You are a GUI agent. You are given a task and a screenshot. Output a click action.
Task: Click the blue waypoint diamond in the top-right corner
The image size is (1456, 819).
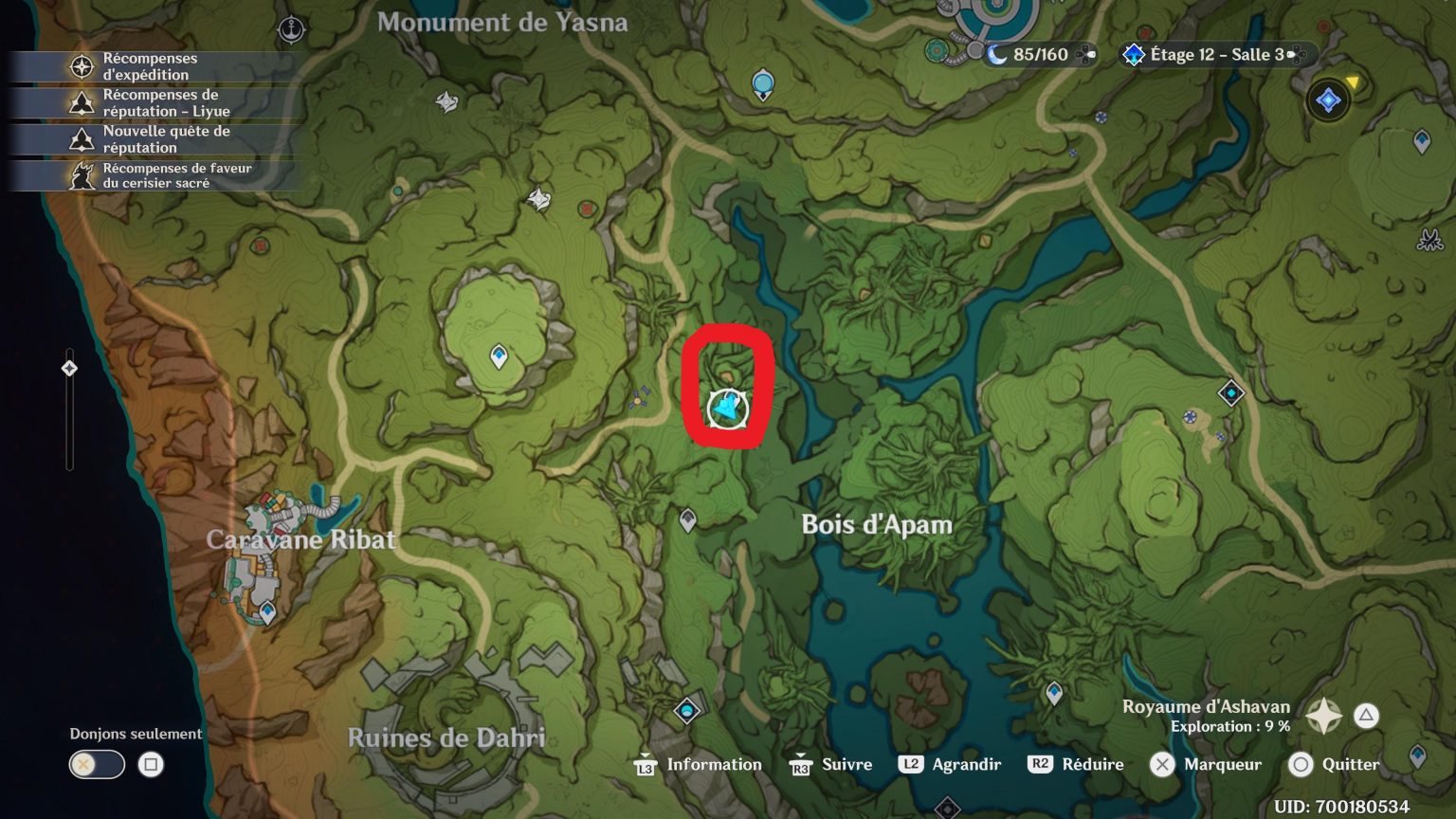(x=1421, y=140)
